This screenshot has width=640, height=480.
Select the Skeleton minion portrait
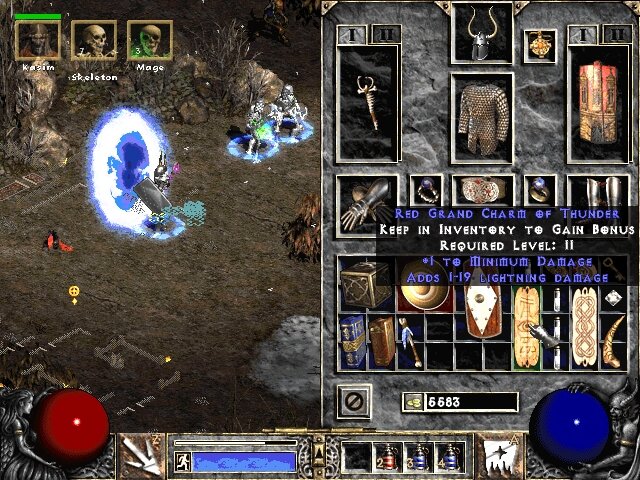click(x=93, y=40)
